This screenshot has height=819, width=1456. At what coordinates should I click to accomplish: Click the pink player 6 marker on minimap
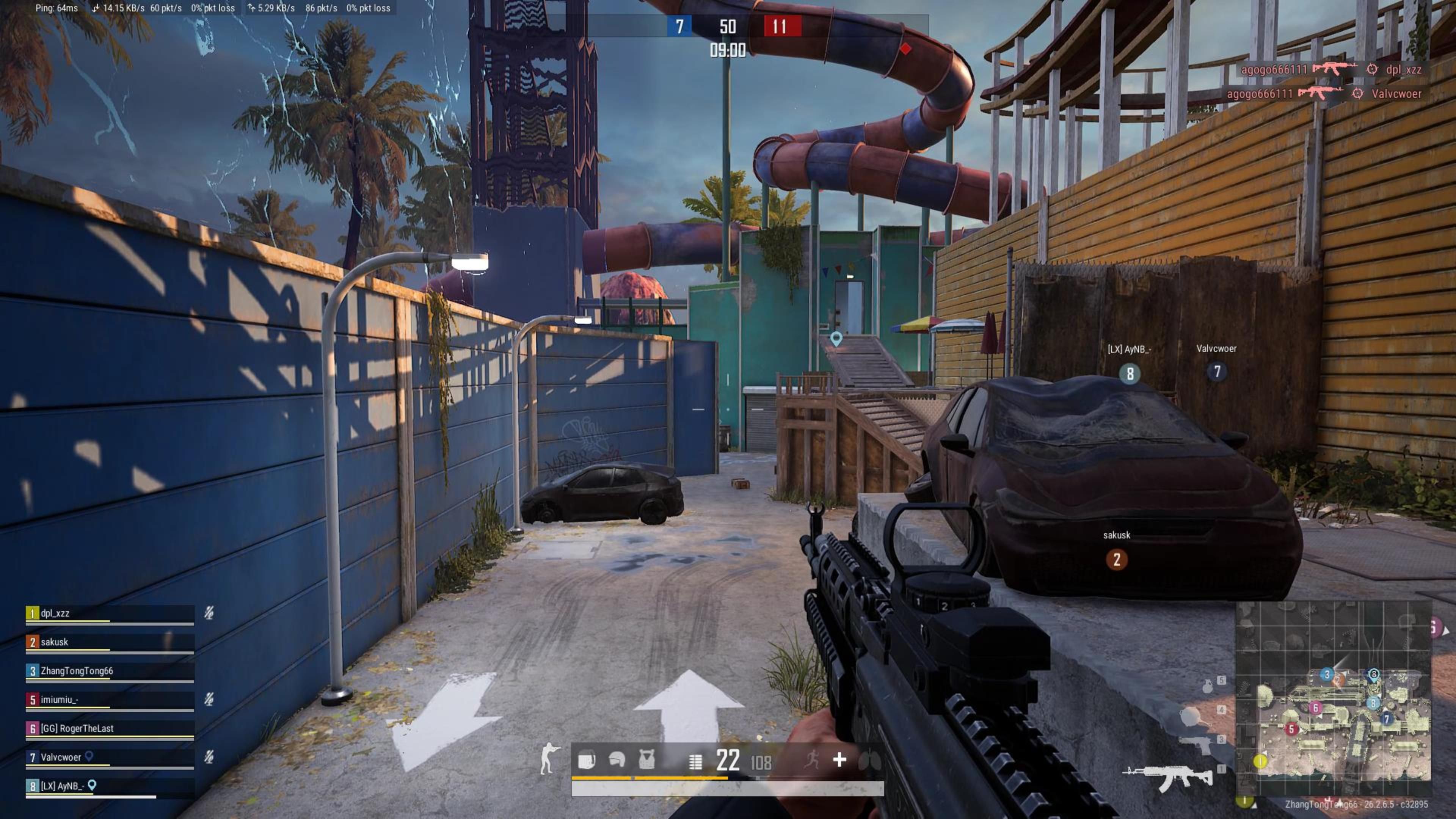click(1315, 708)
